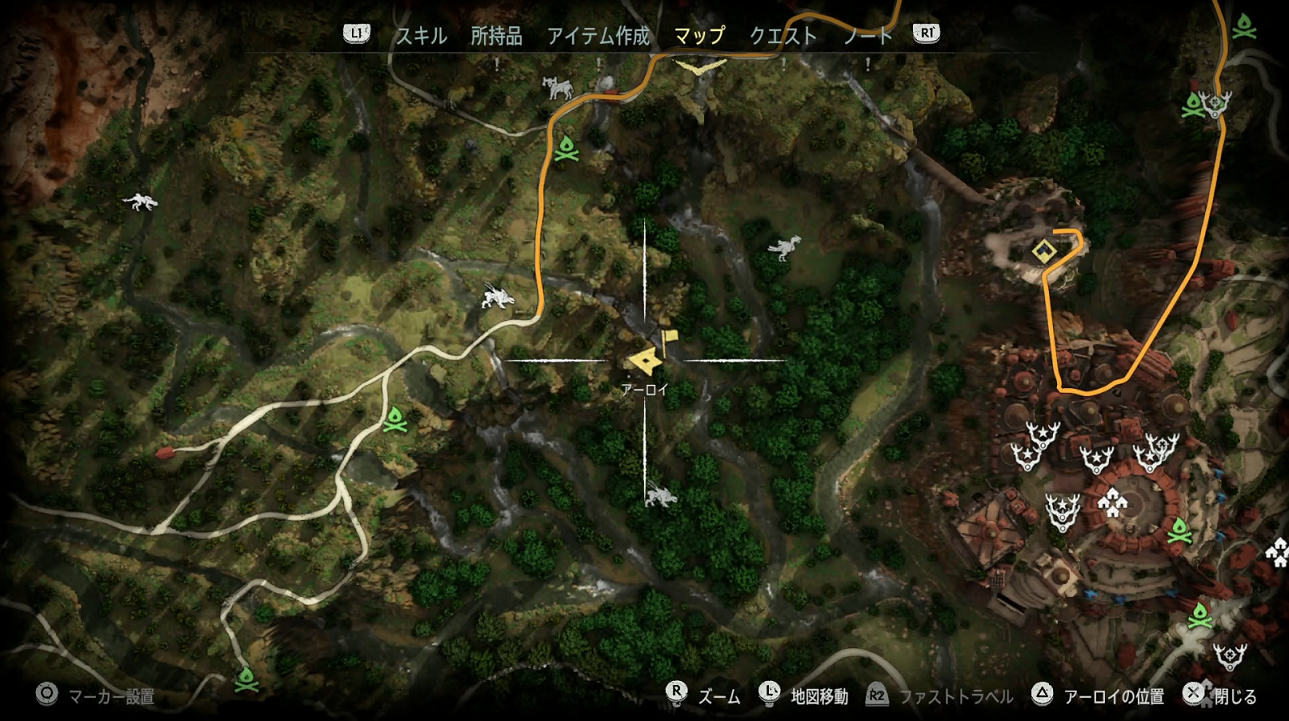The width and height of the screenshot is (1289, 721).
Task: Switch to the 所持品 tab
Action: point(497,34)
